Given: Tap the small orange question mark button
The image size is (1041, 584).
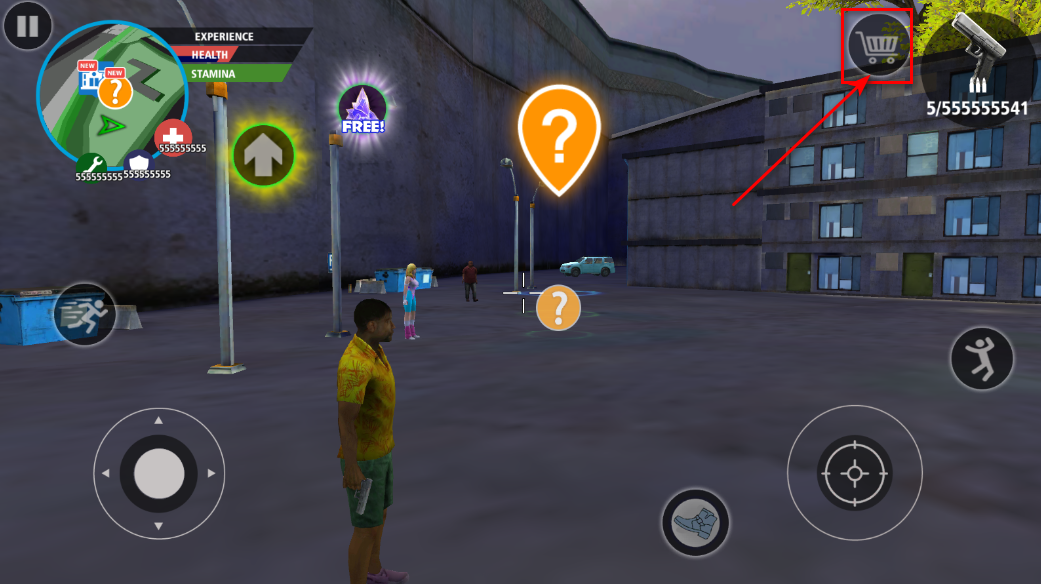Looking at the screenshot, I should [558, 308].
